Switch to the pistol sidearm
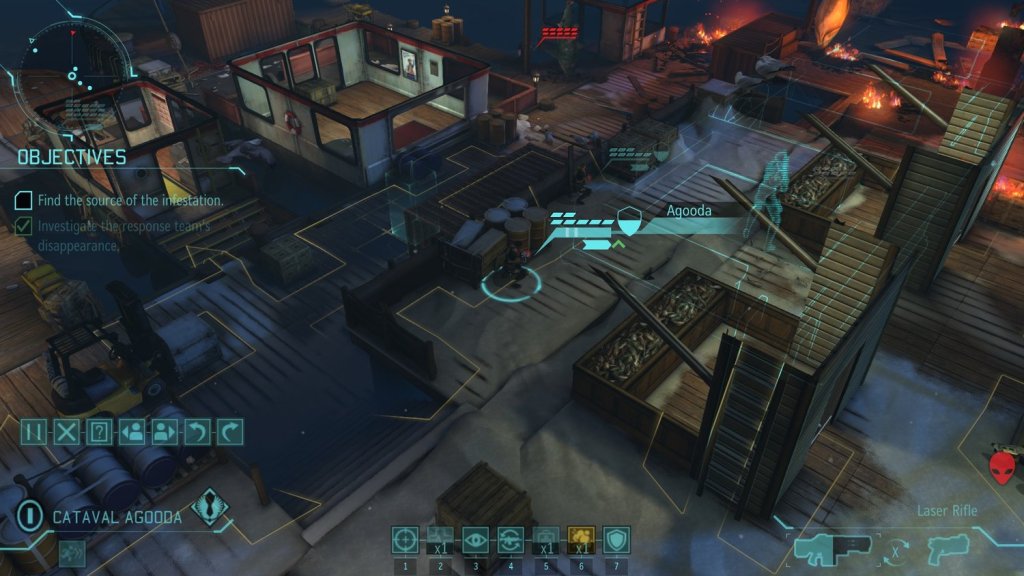Image resolution: width=1024 pixels, height=576 pixels. 943,549
